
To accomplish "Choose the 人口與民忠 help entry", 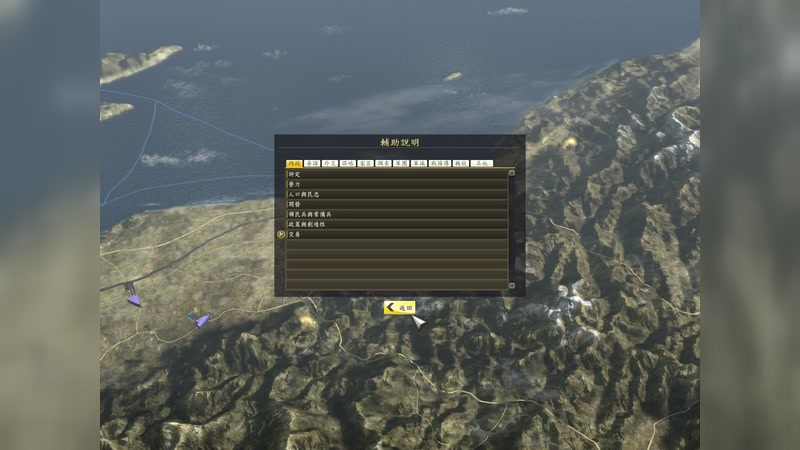I will (x=396, y=194).
